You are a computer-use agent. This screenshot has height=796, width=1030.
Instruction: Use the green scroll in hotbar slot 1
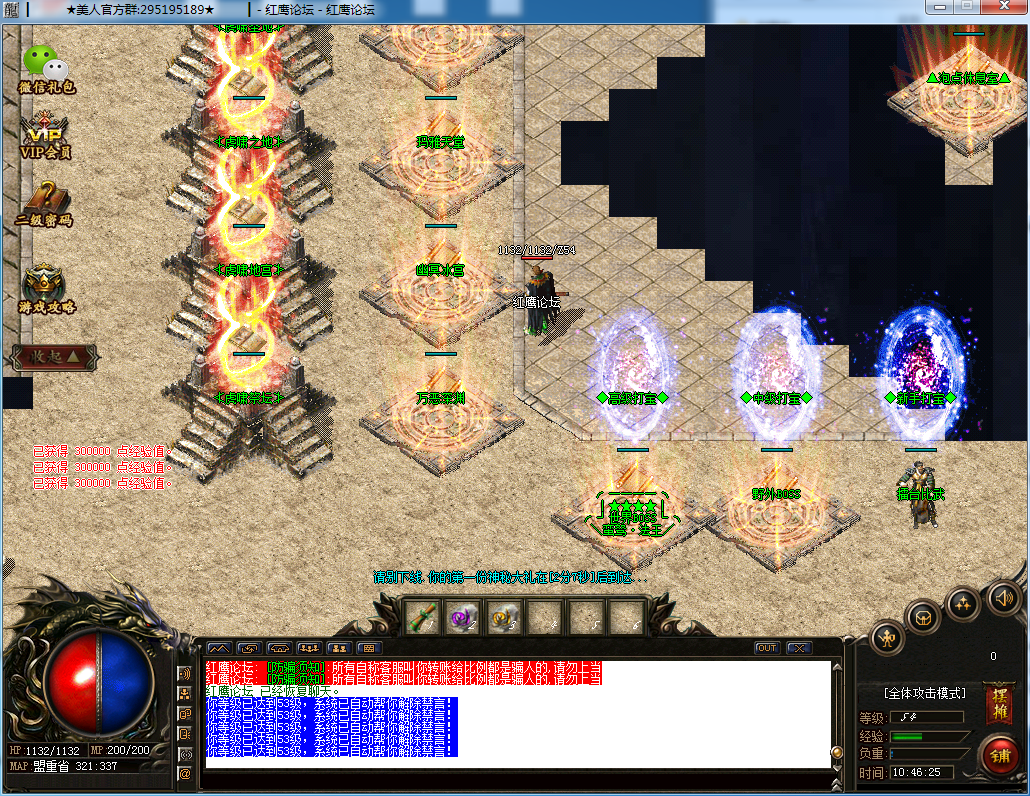point(422,618)
